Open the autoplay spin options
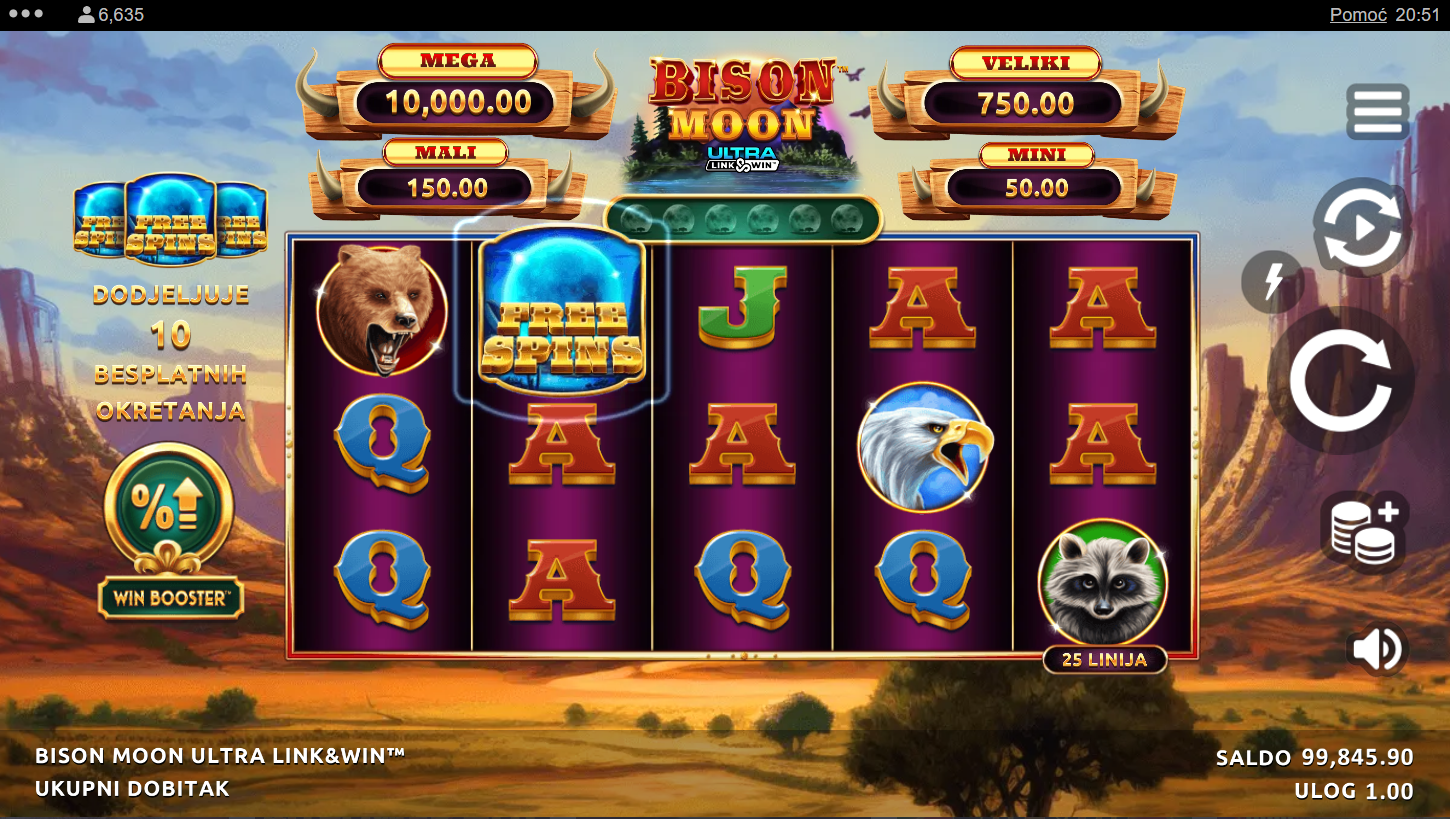Viewport: 1450px width, 819px height. click(1361, 229)
